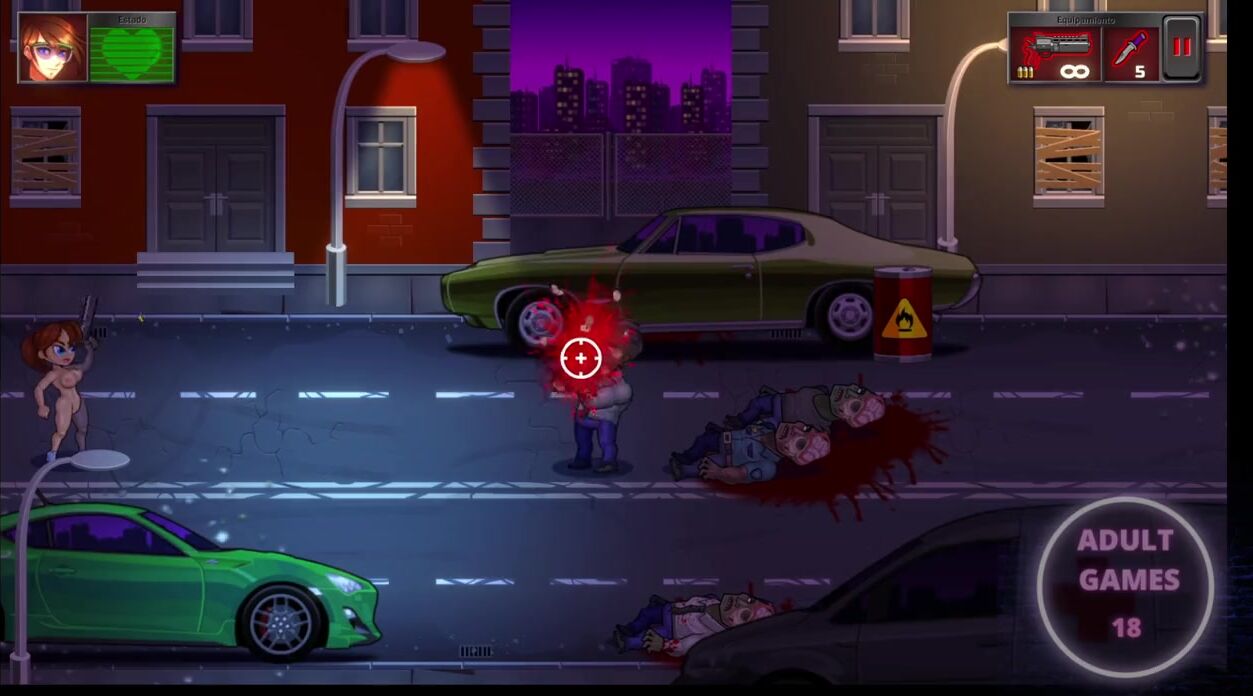Choose the throwing knife equipment slot

point(1131,54)
